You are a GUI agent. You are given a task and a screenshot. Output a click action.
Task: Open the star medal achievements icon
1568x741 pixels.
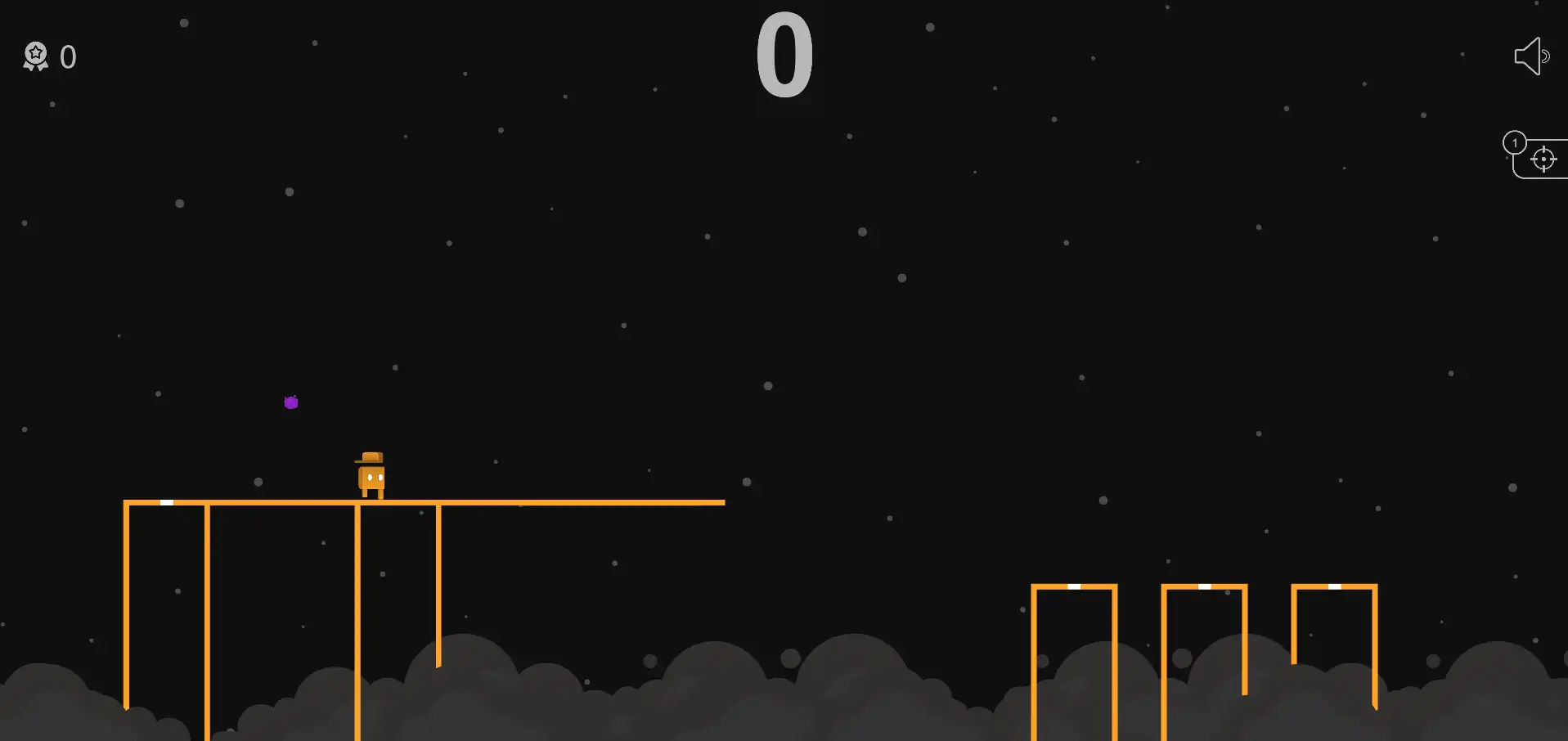[35, 56]
